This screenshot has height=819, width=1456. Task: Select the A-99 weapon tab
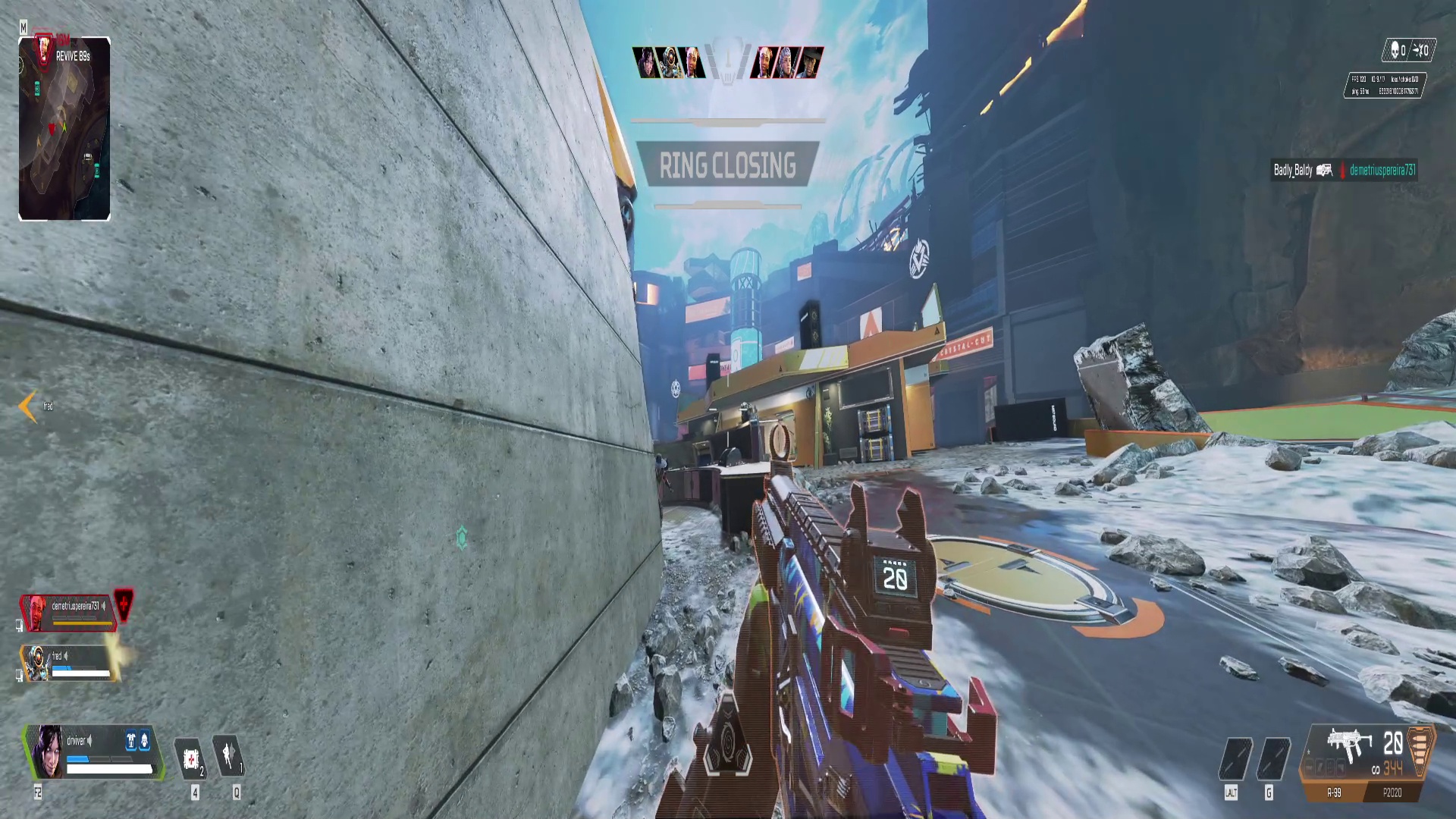click(x=1333, y=792)
